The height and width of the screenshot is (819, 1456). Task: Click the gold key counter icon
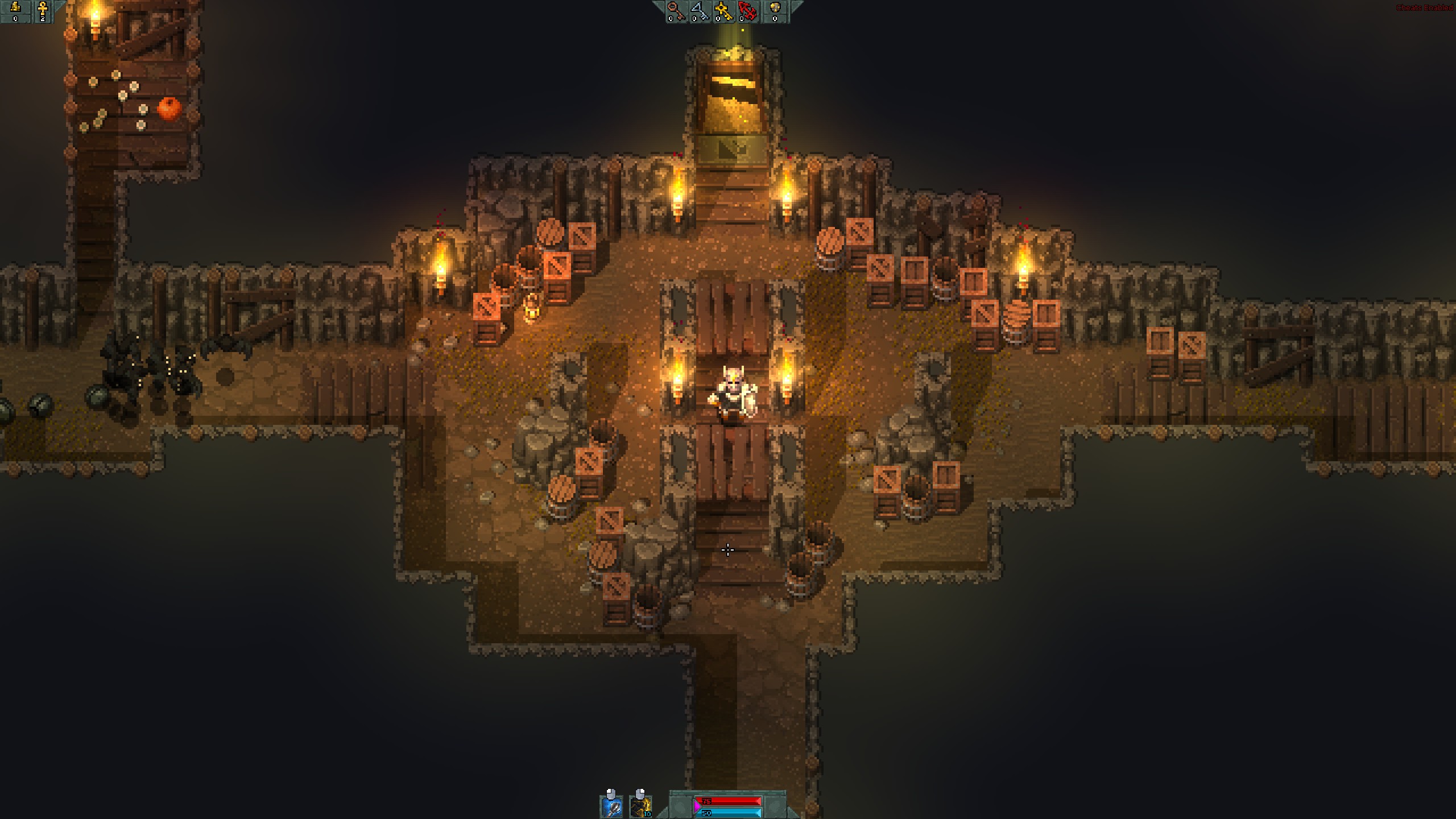click(x=725, y=11)
